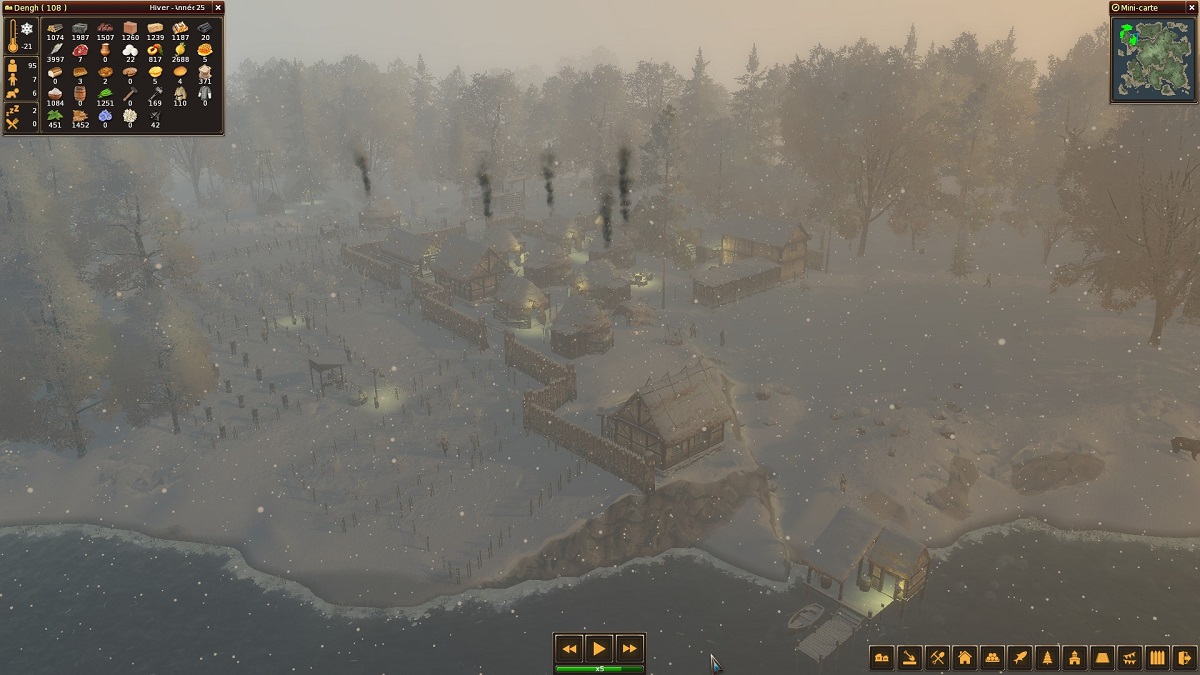The image size is (1200, 675).
Task: Select the pine tree forestry menu
Action: (1047, 658)
